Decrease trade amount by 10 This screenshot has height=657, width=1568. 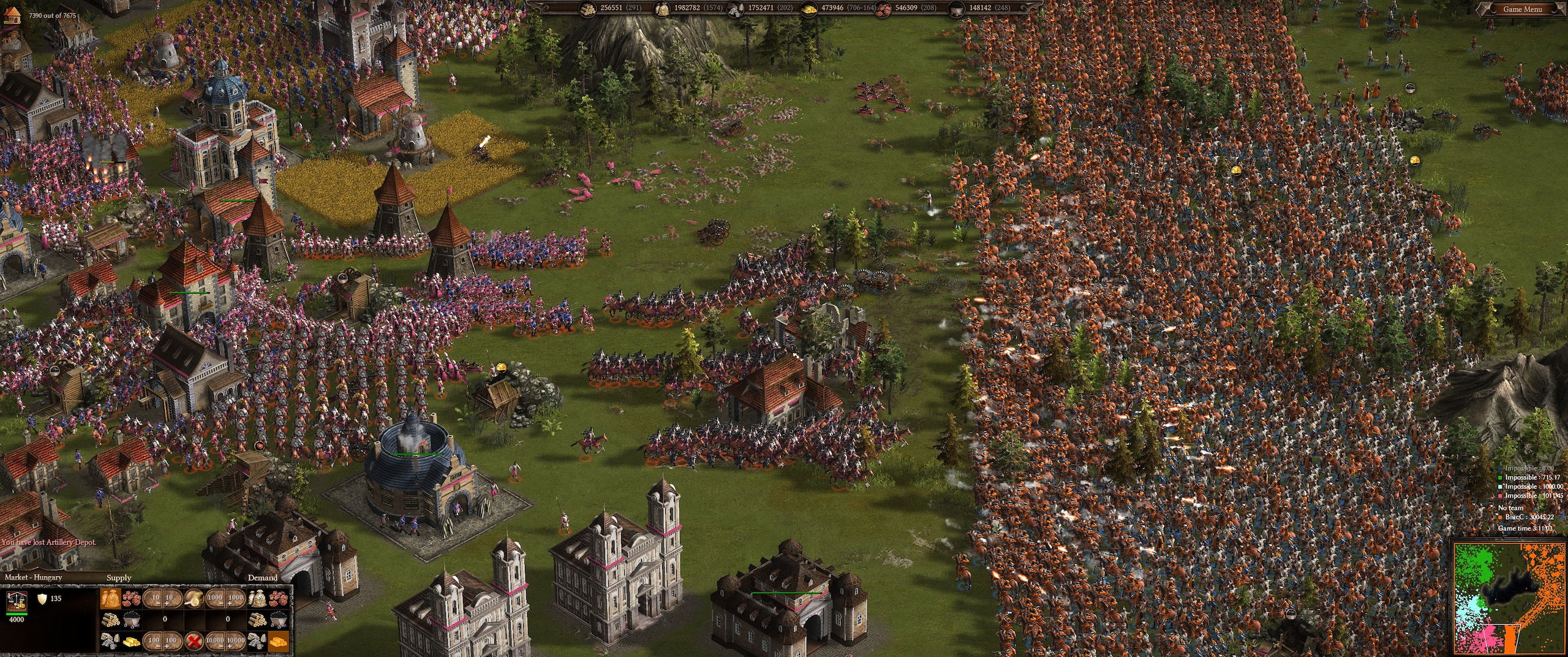[x=156, y=598]
